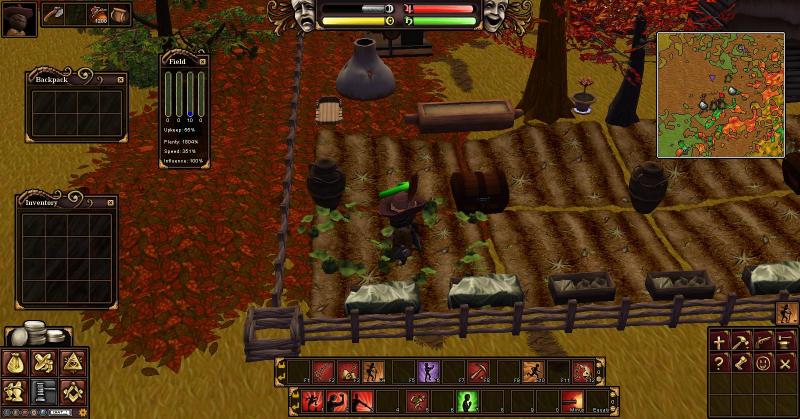Select the running figure hotbar skill
The height and width of the screenshot is (419, 800).
point(531,372)
